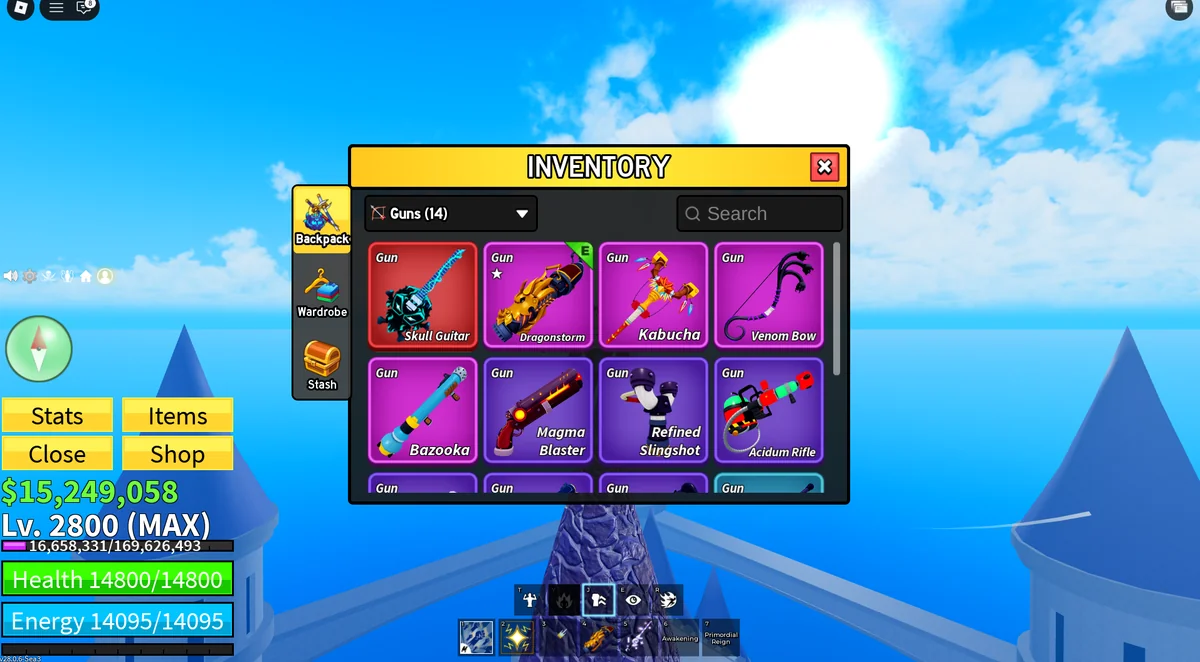
Task: Click the yellow Items button
Action: 177,416
